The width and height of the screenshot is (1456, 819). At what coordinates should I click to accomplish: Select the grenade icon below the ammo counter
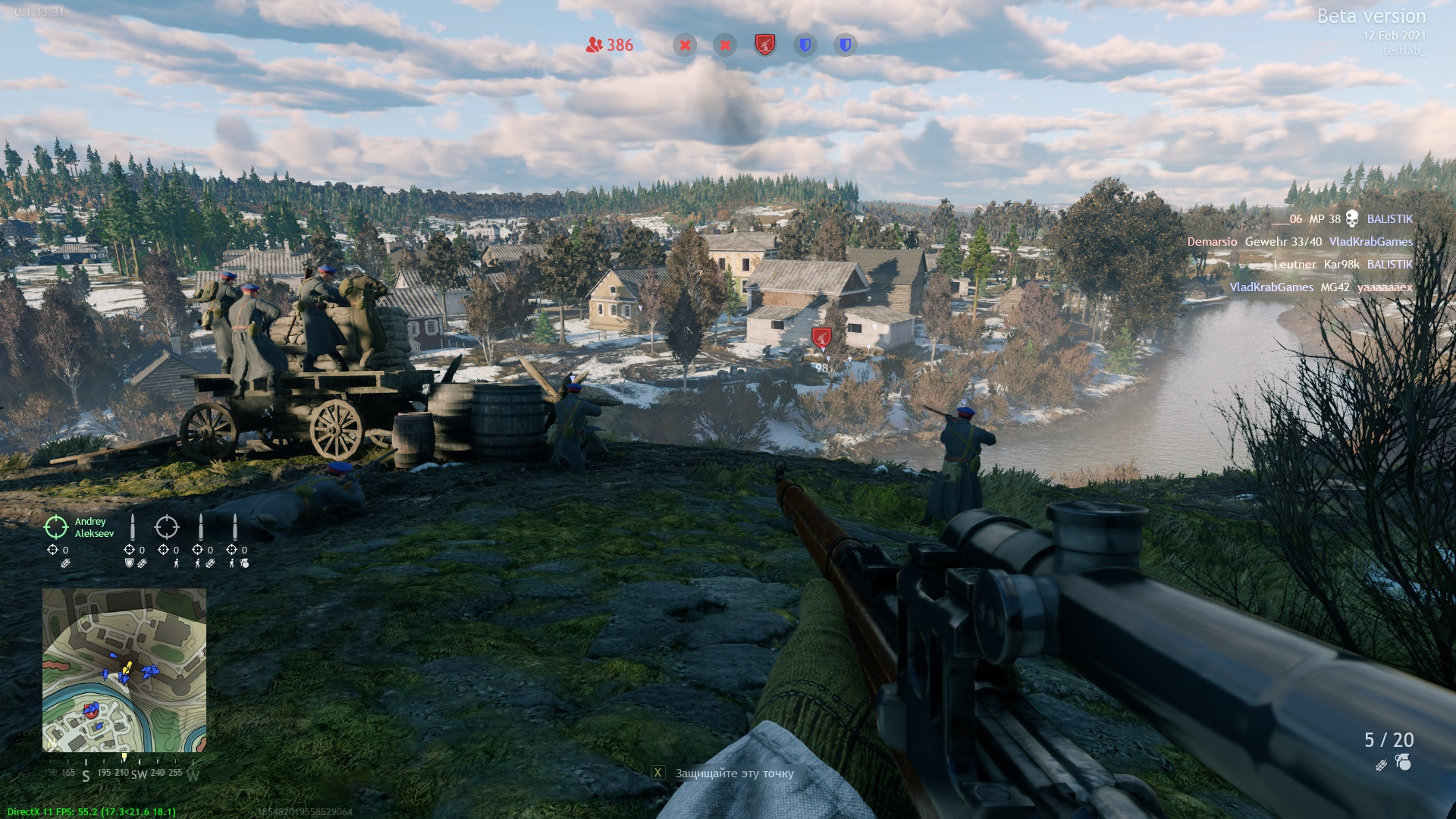[1404, 763]
